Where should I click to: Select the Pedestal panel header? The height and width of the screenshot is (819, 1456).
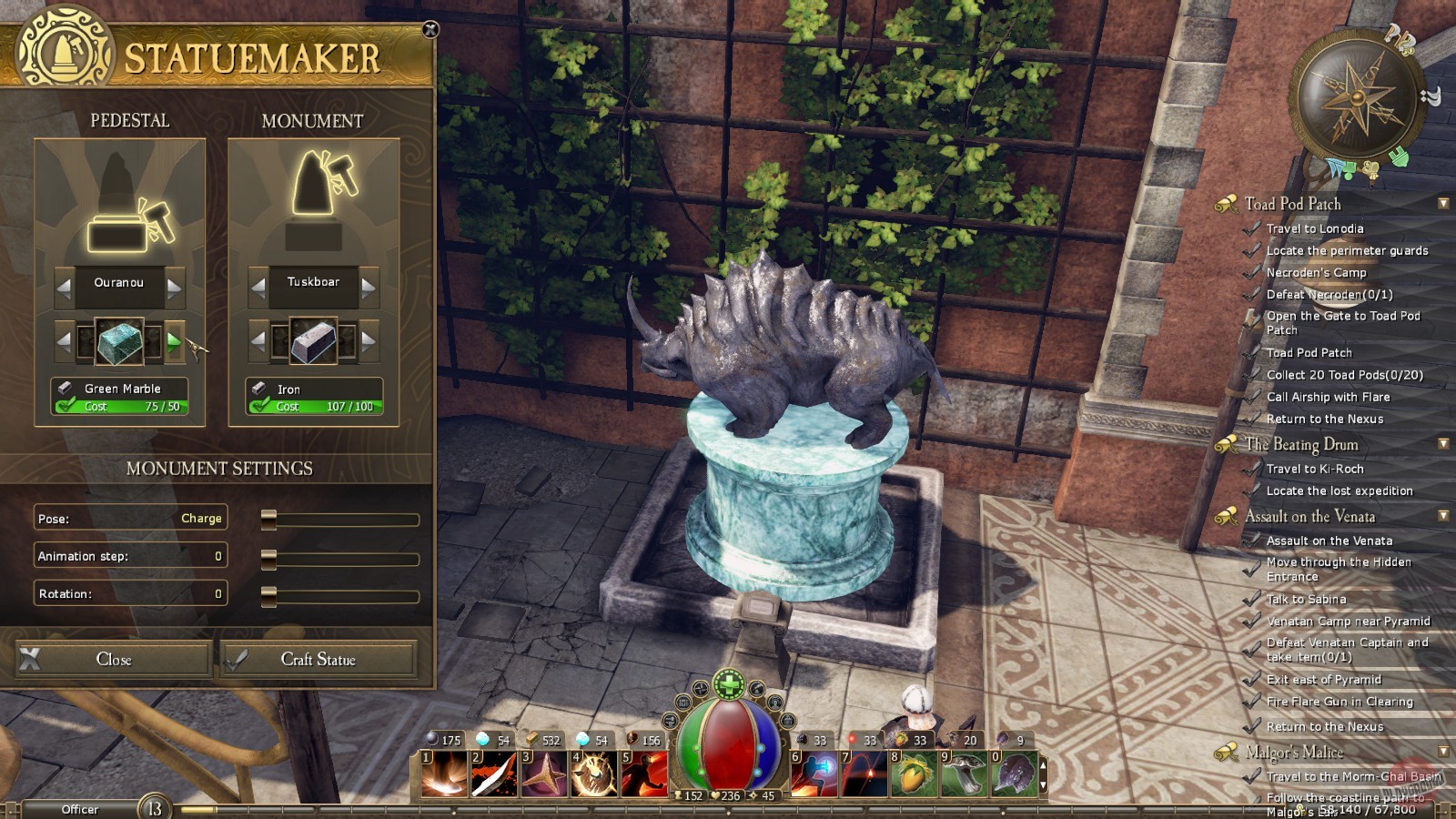click(x=132, y=120)
